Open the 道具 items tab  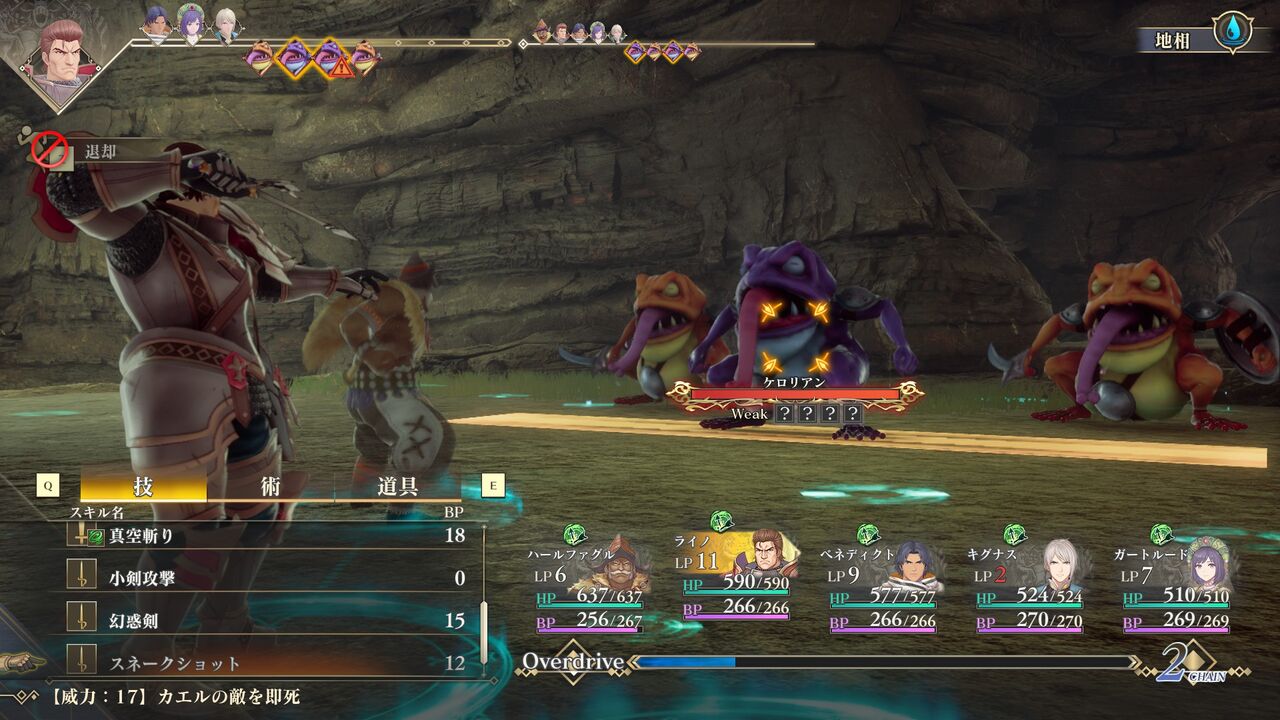397,487
